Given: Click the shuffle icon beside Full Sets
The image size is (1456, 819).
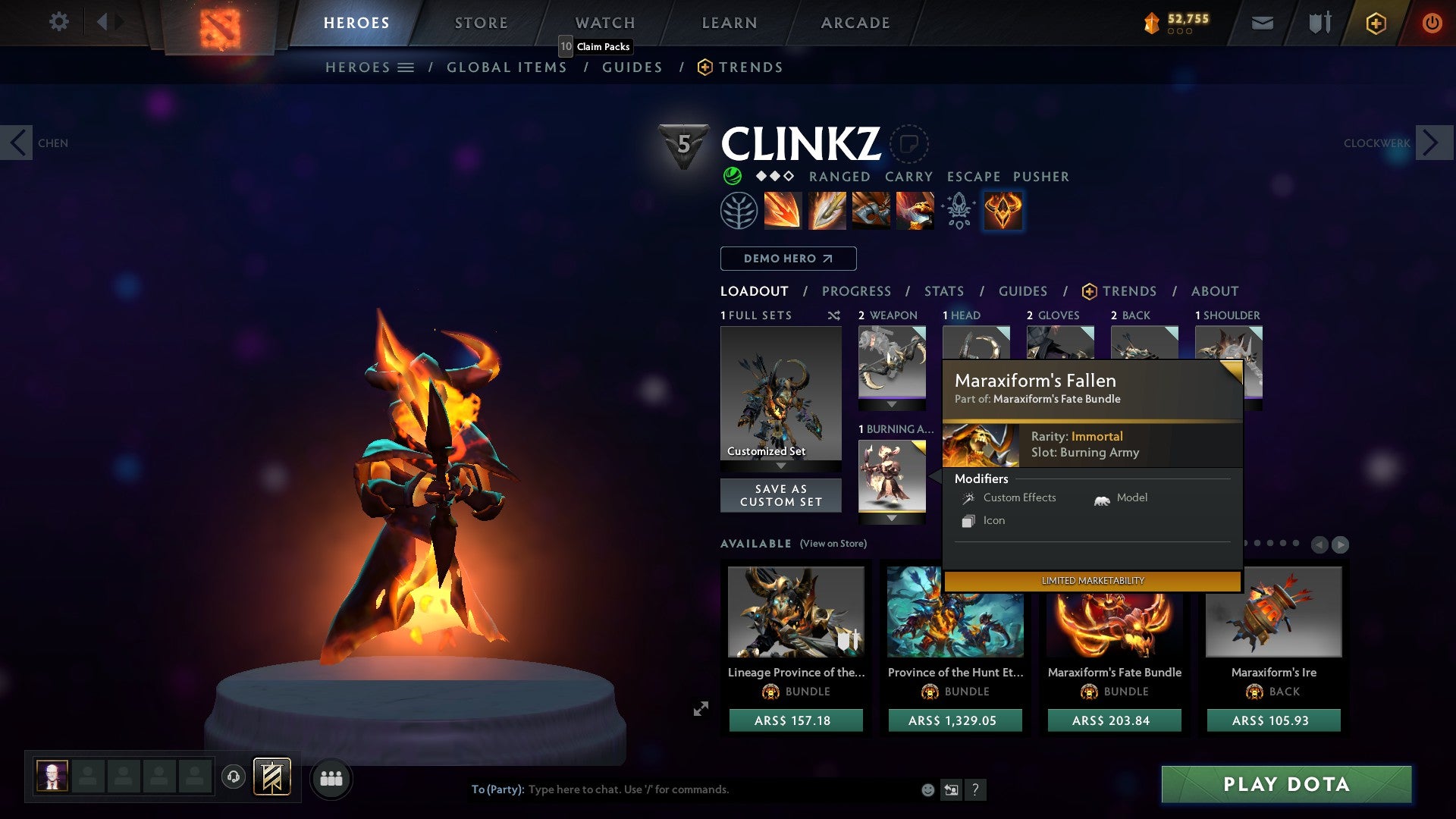Looking at the screenshot, I should (x=834, y=315).
